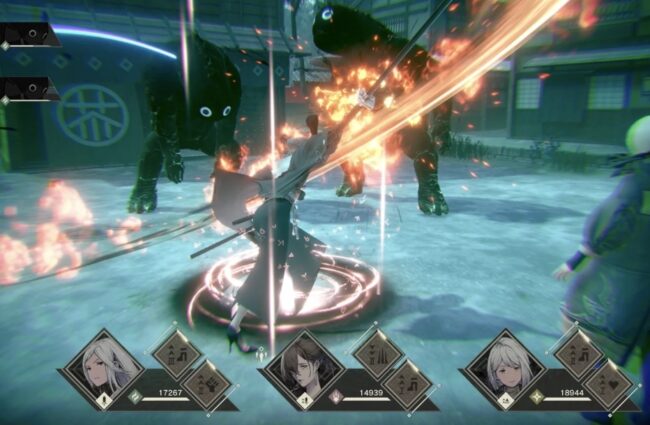
Task: Activate the triple-blade skill icon
Action: 378,353
